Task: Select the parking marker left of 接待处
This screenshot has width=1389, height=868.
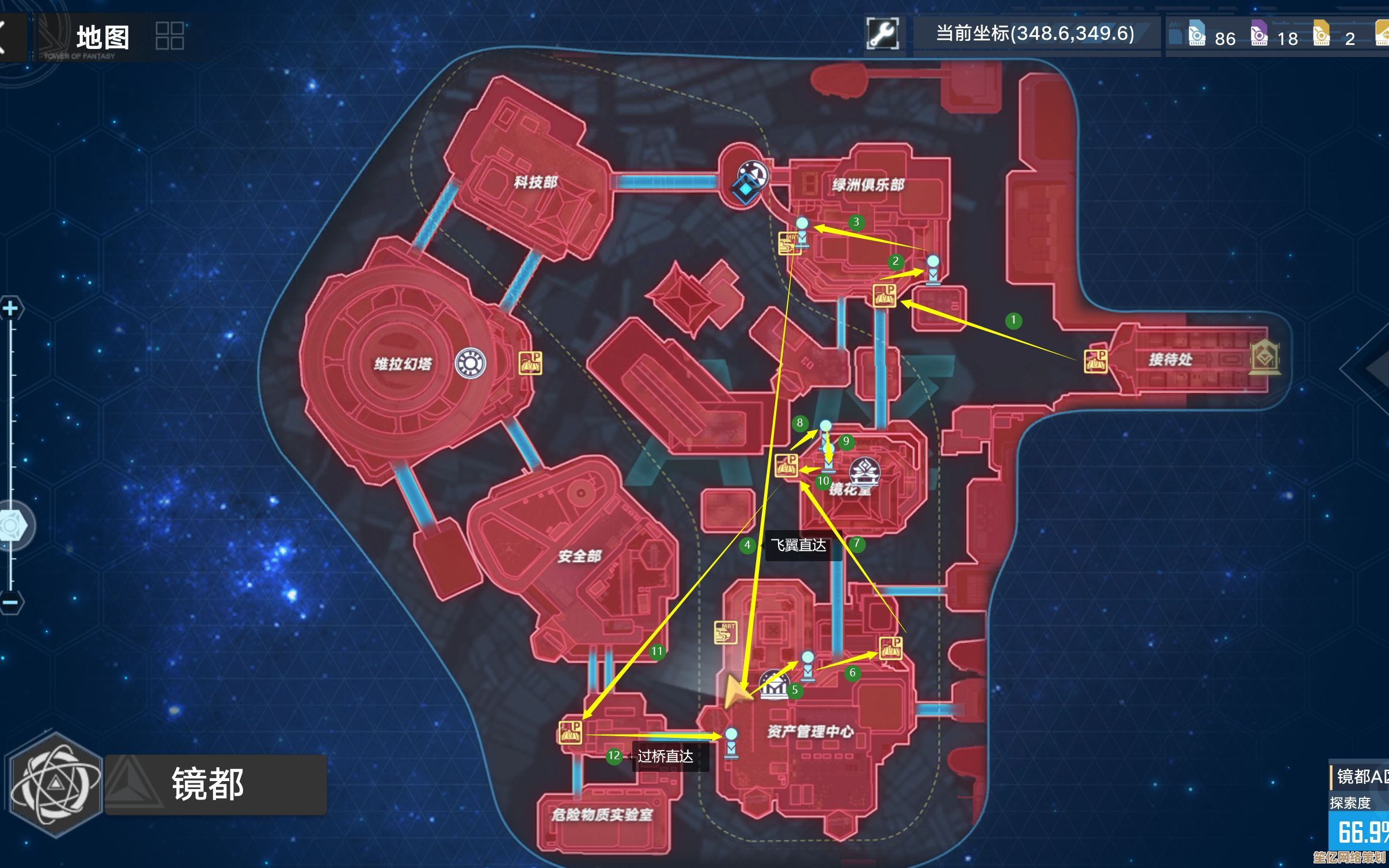Action: click(1095, 361)
